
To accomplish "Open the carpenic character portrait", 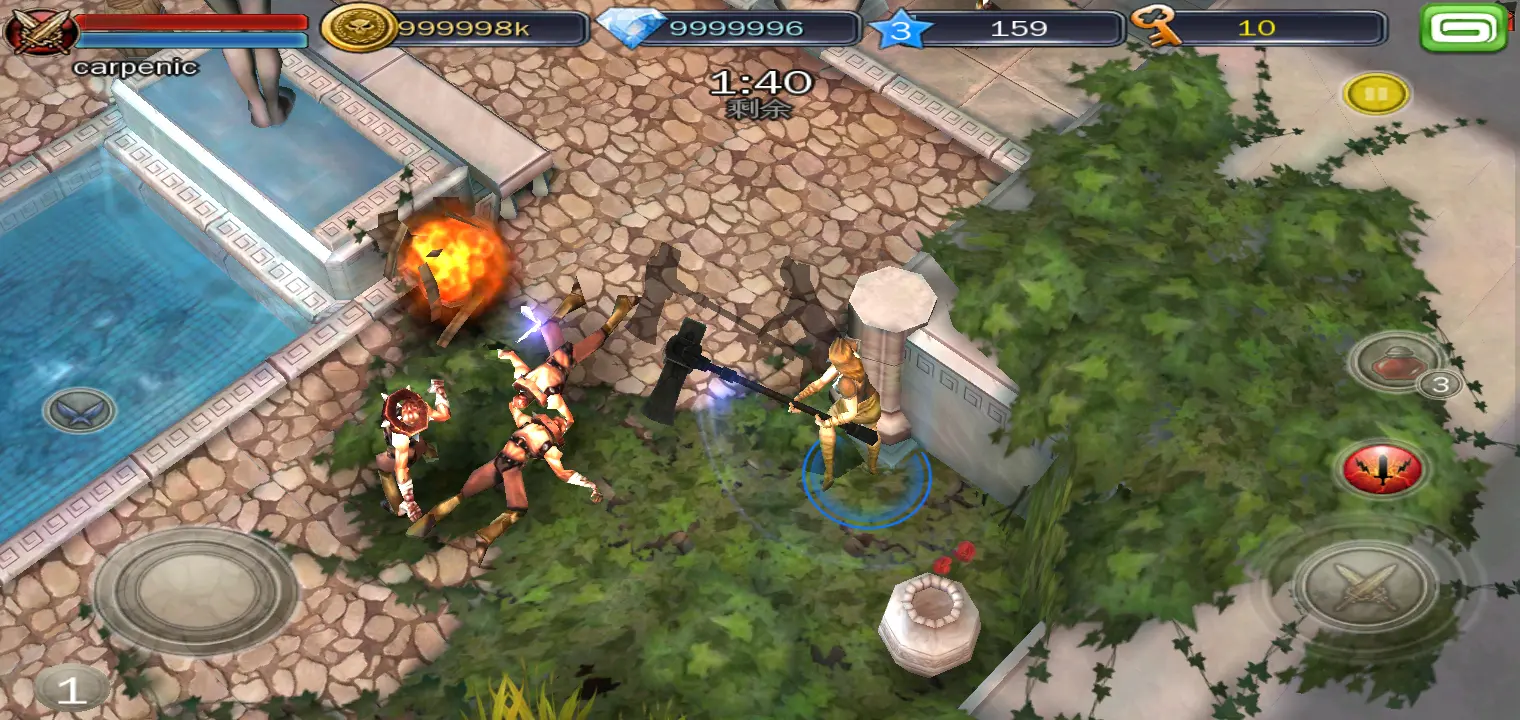I will pos(40,30).
